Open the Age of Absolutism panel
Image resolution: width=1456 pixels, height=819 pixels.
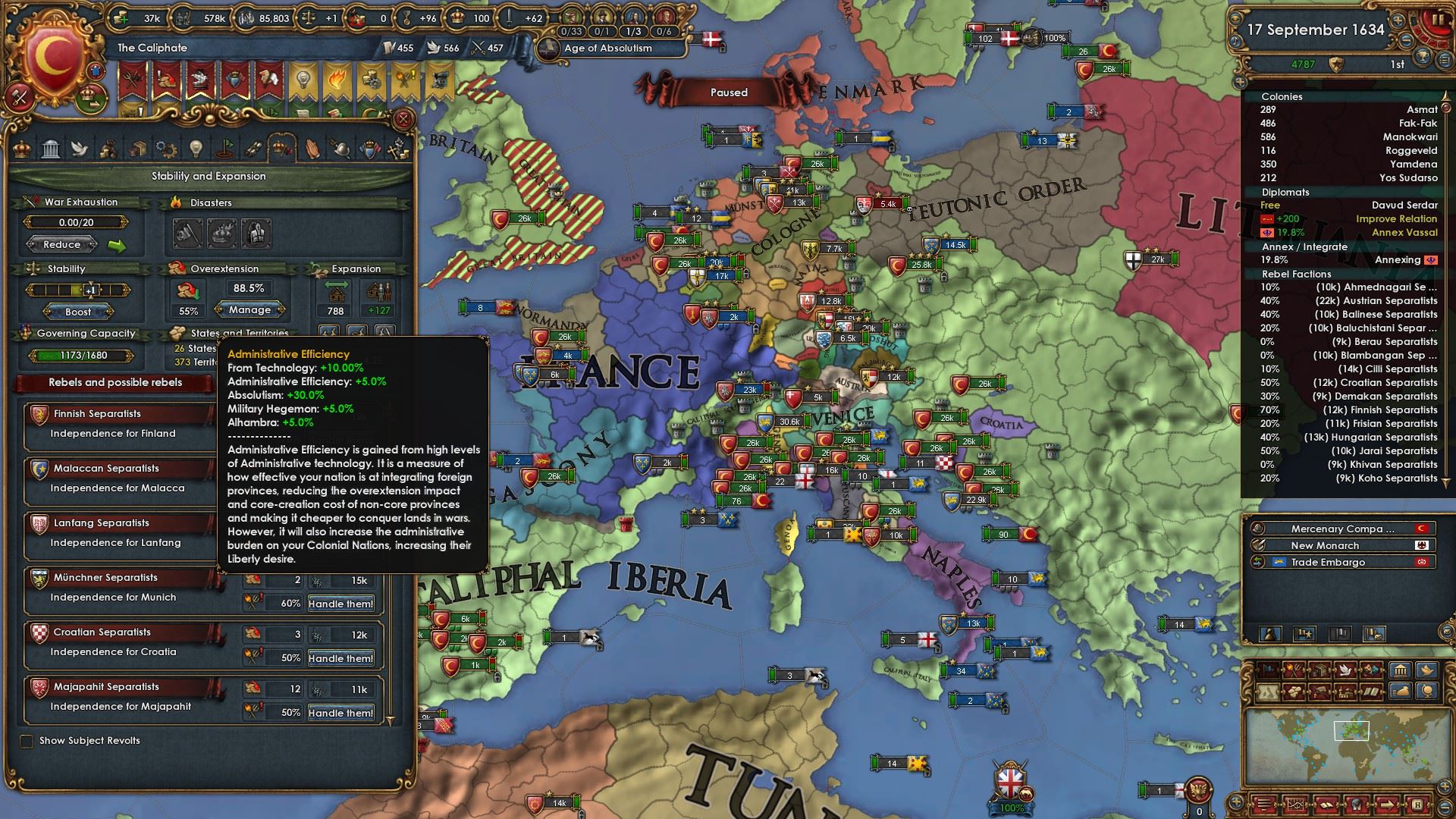point(608,48)
